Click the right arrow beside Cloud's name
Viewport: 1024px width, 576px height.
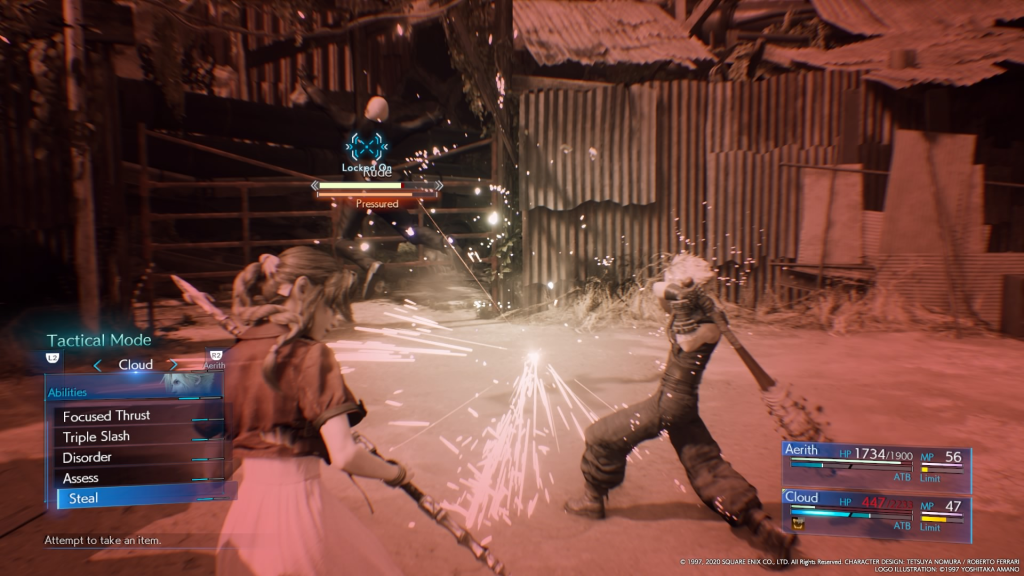(173, 365)
